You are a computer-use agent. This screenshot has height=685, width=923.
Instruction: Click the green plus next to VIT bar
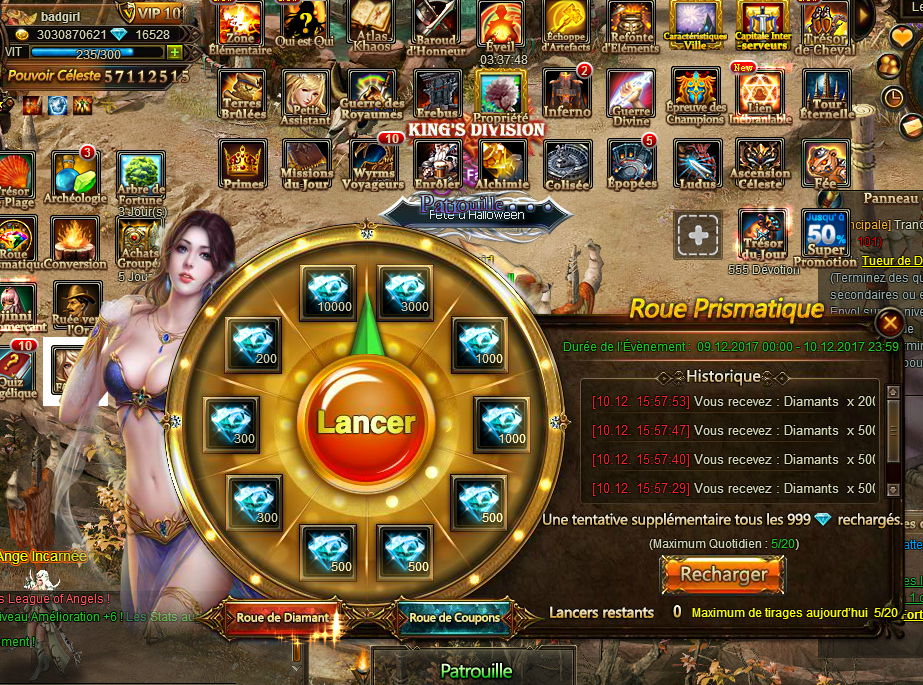(175, 52)
